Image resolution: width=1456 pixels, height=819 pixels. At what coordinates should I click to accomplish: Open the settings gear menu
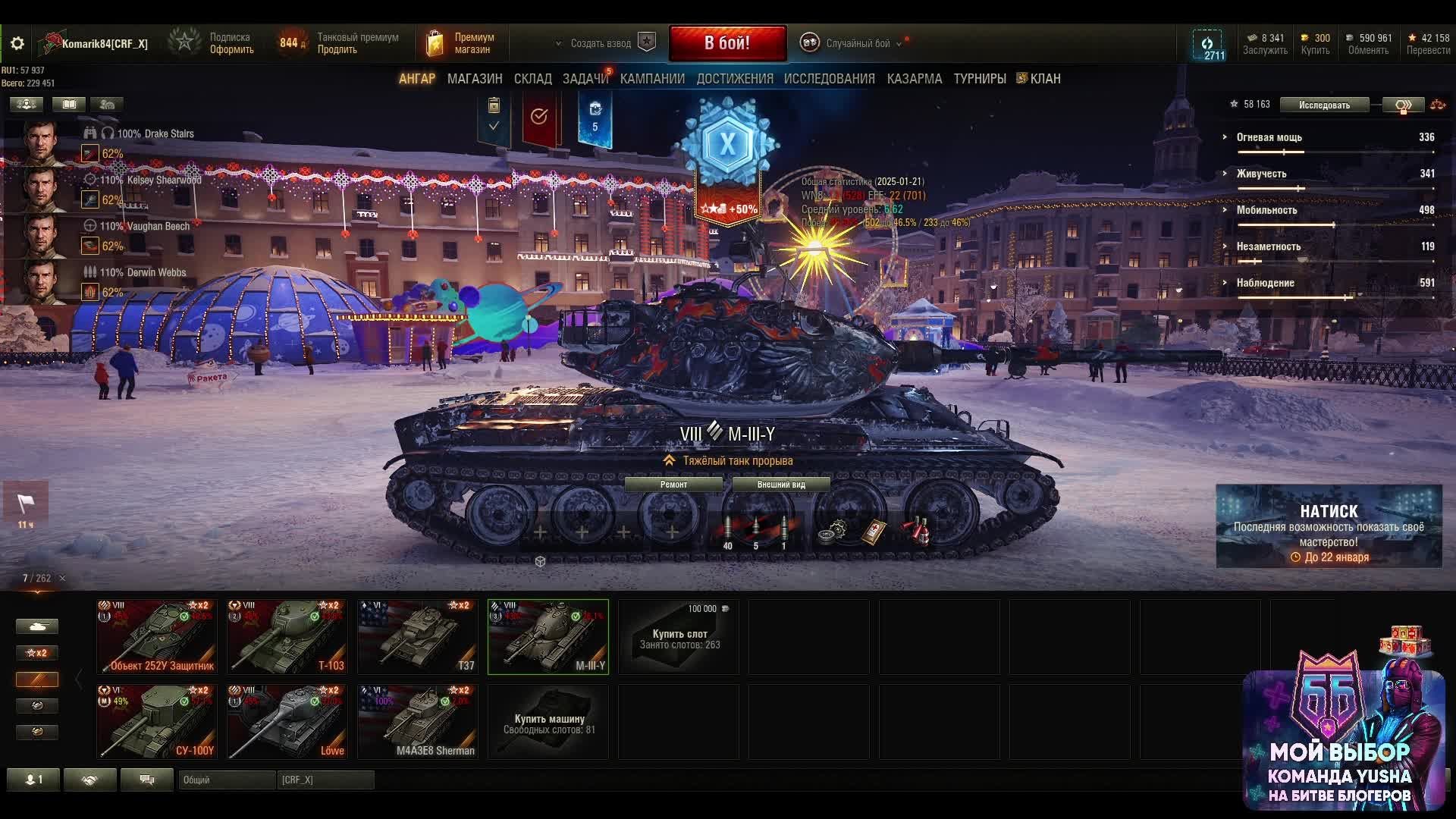17,43
